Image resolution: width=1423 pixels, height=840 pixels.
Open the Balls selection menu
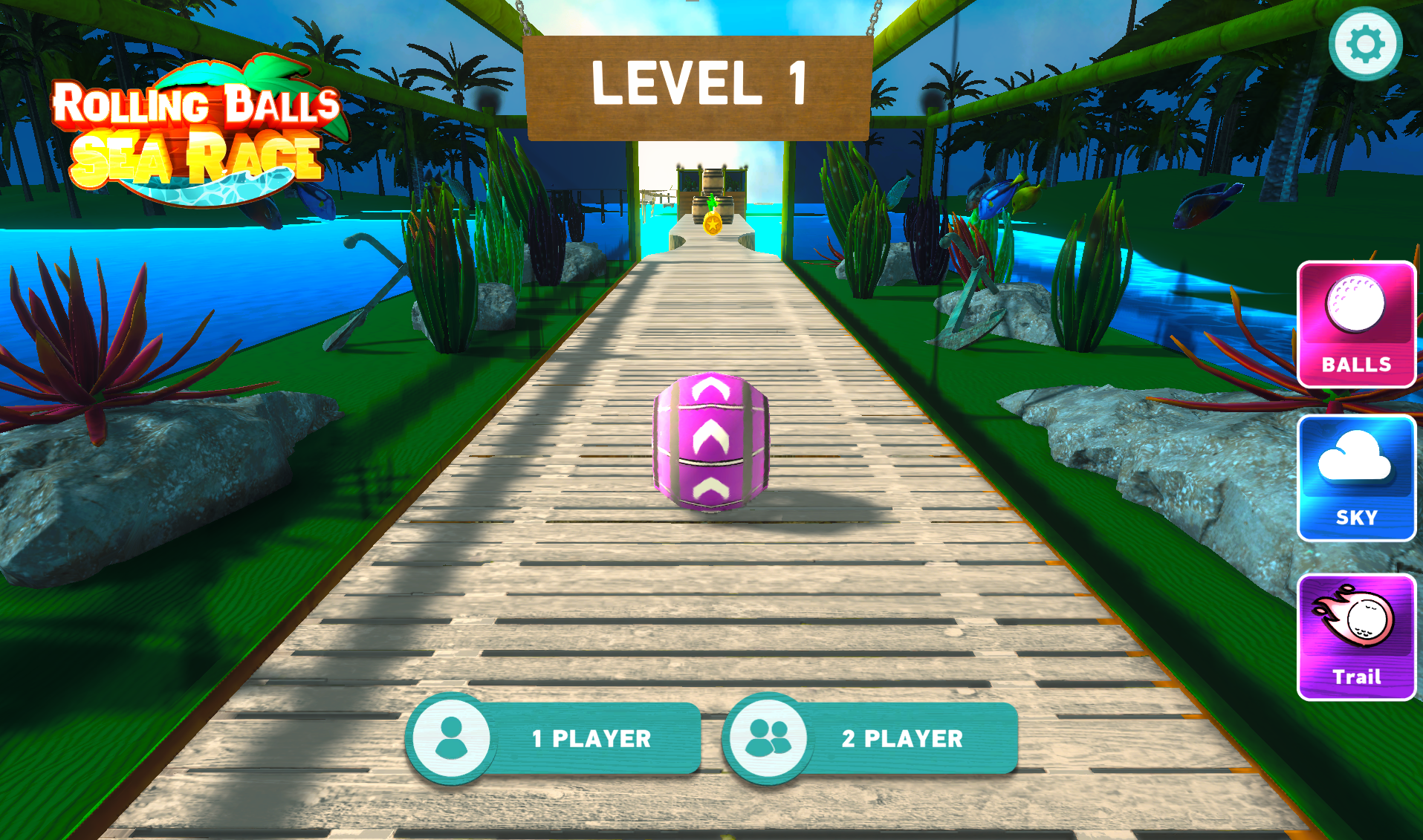point(1356,325)
